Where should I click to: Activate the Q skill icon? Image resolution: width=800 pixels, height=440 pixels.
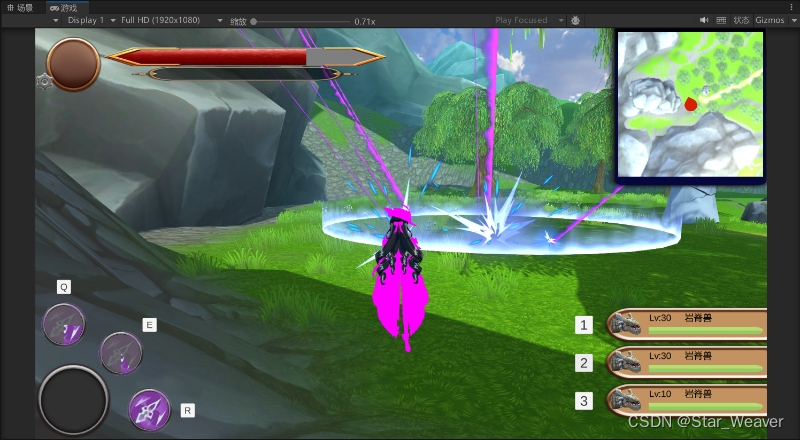pyautogui.click(x=64, y=324)
